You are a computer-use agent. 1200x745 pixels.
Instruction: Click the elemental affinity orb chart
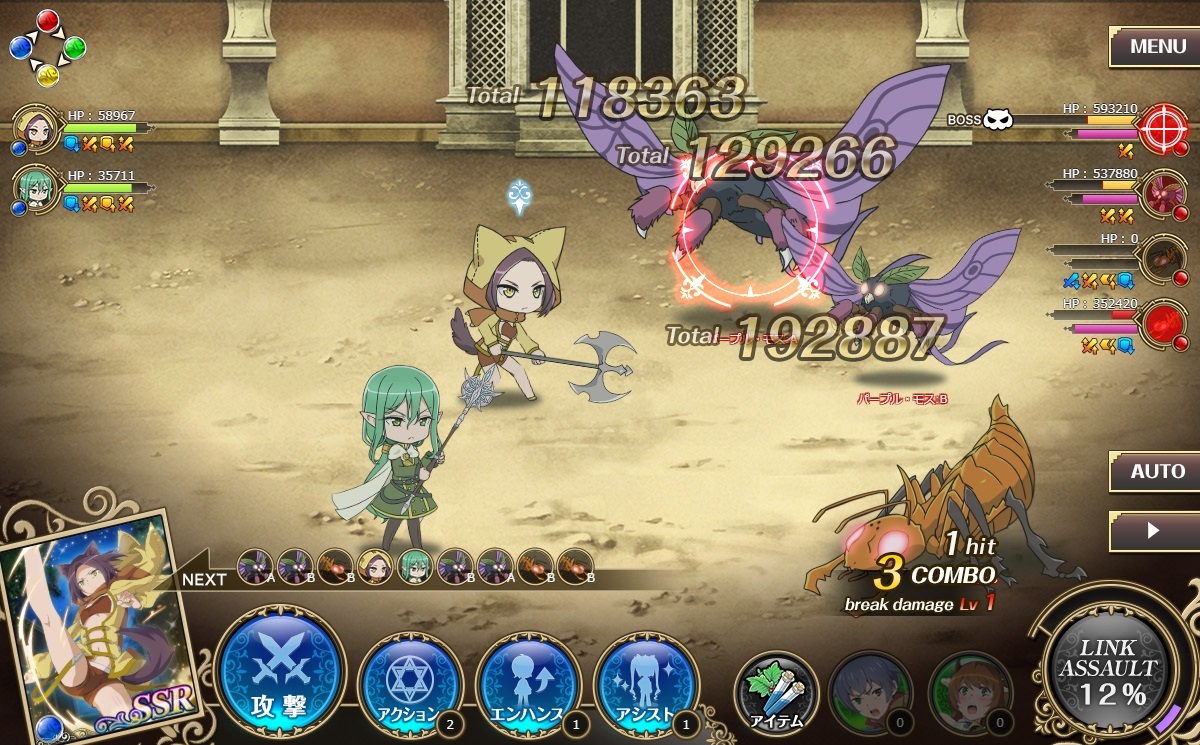pos(47,47)
